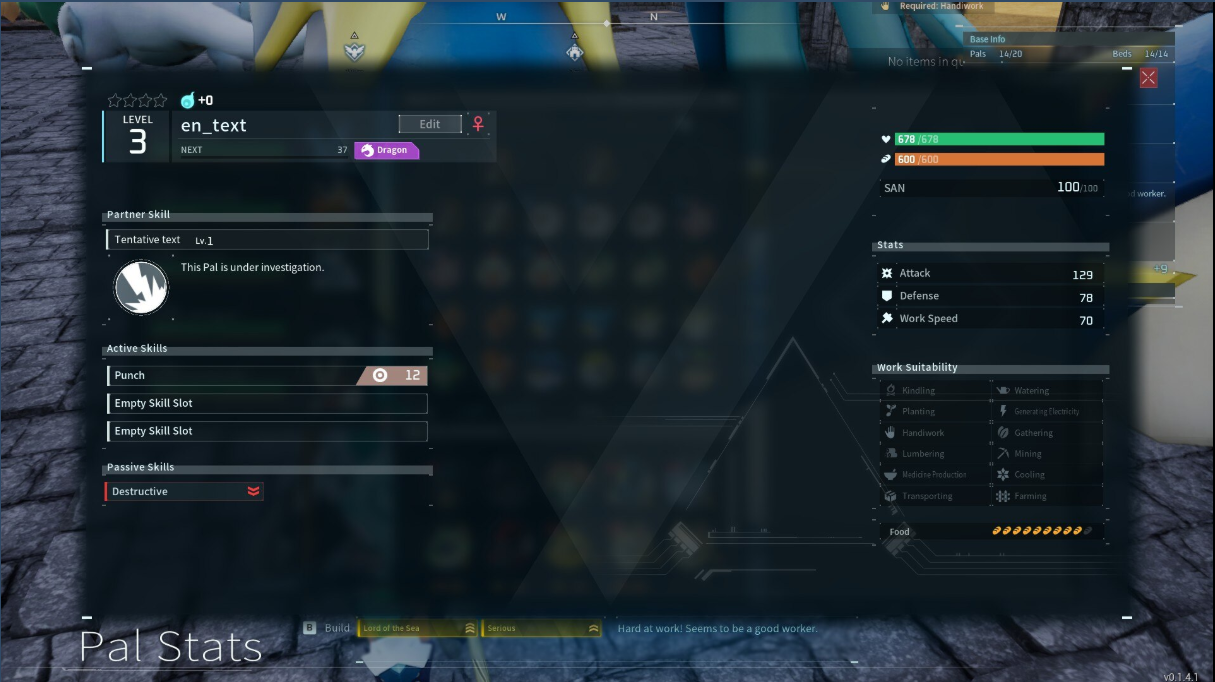Screen dimensions: 1215x682
Task: Click the Edit name button
Action: click(430, 124)
